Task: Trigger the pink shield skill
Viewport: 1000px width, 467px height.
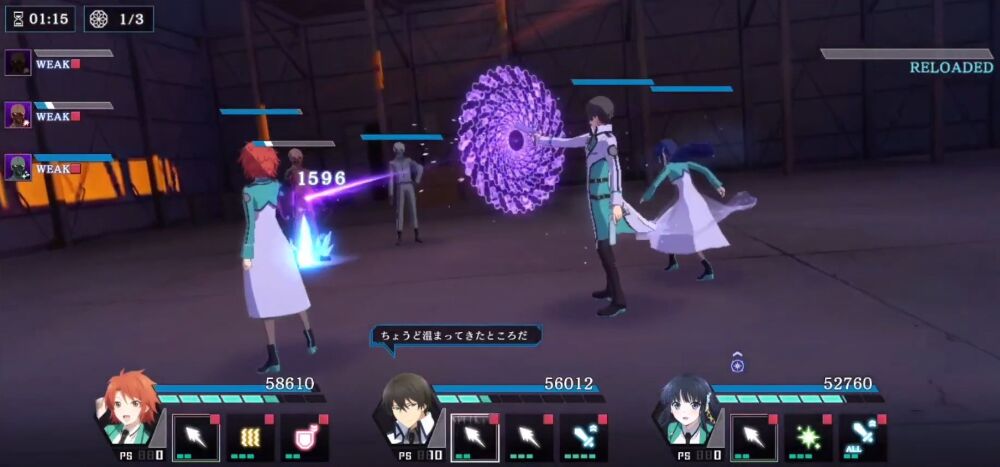Action: (304, 438)
